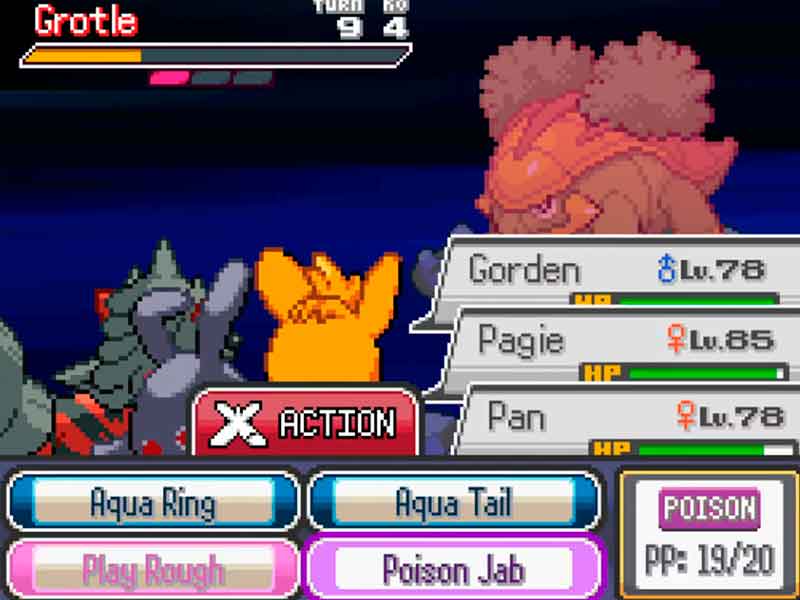800x600 pixels.
Task: Choose the Aqua Tail attack
Action: coord(454,500)
